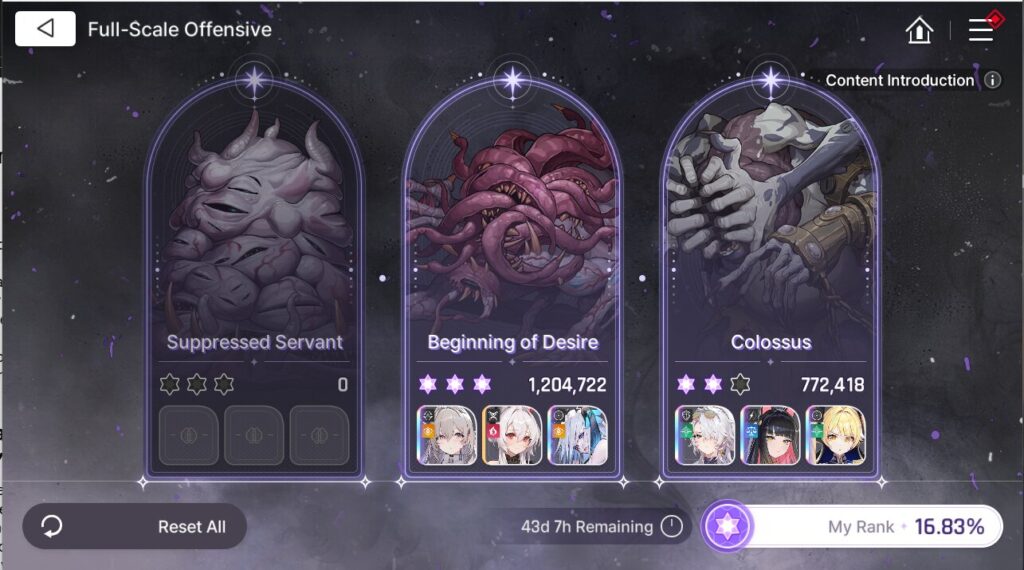Open the remaining time info icon
Screen dimensions: 1024x570
[671, 526]
